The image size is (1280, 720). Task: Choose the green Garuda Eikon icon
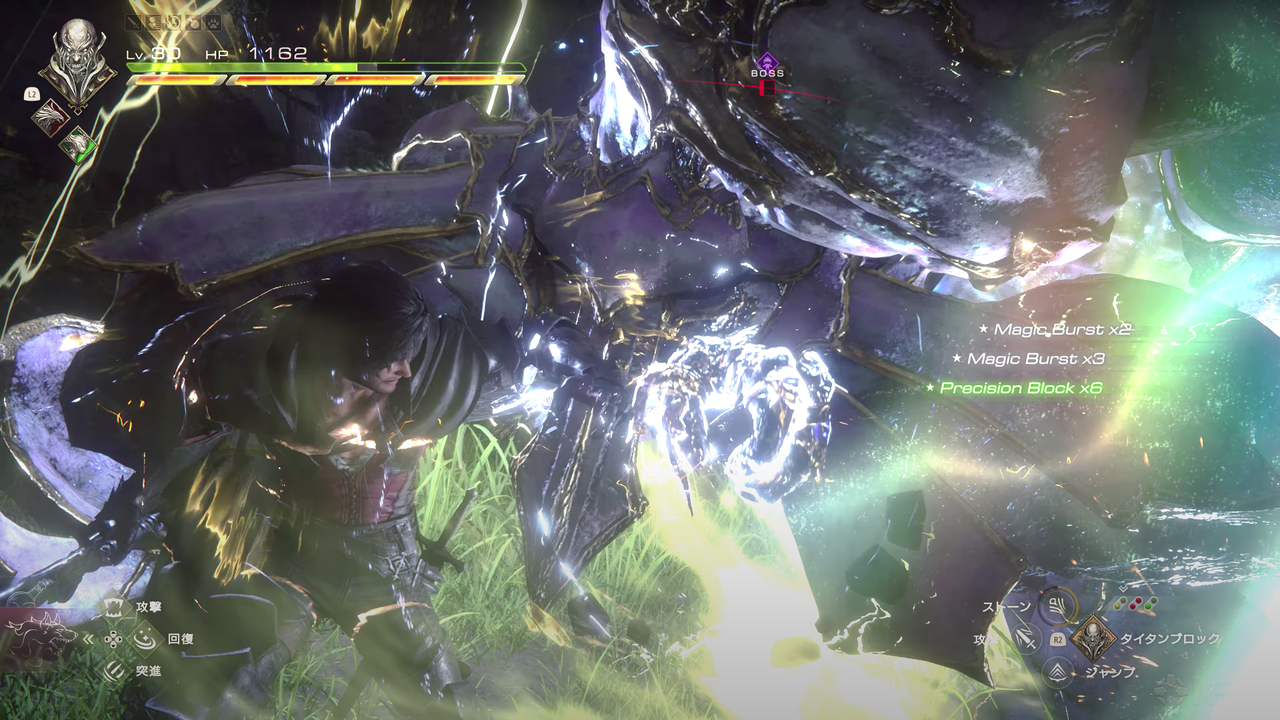77,145
